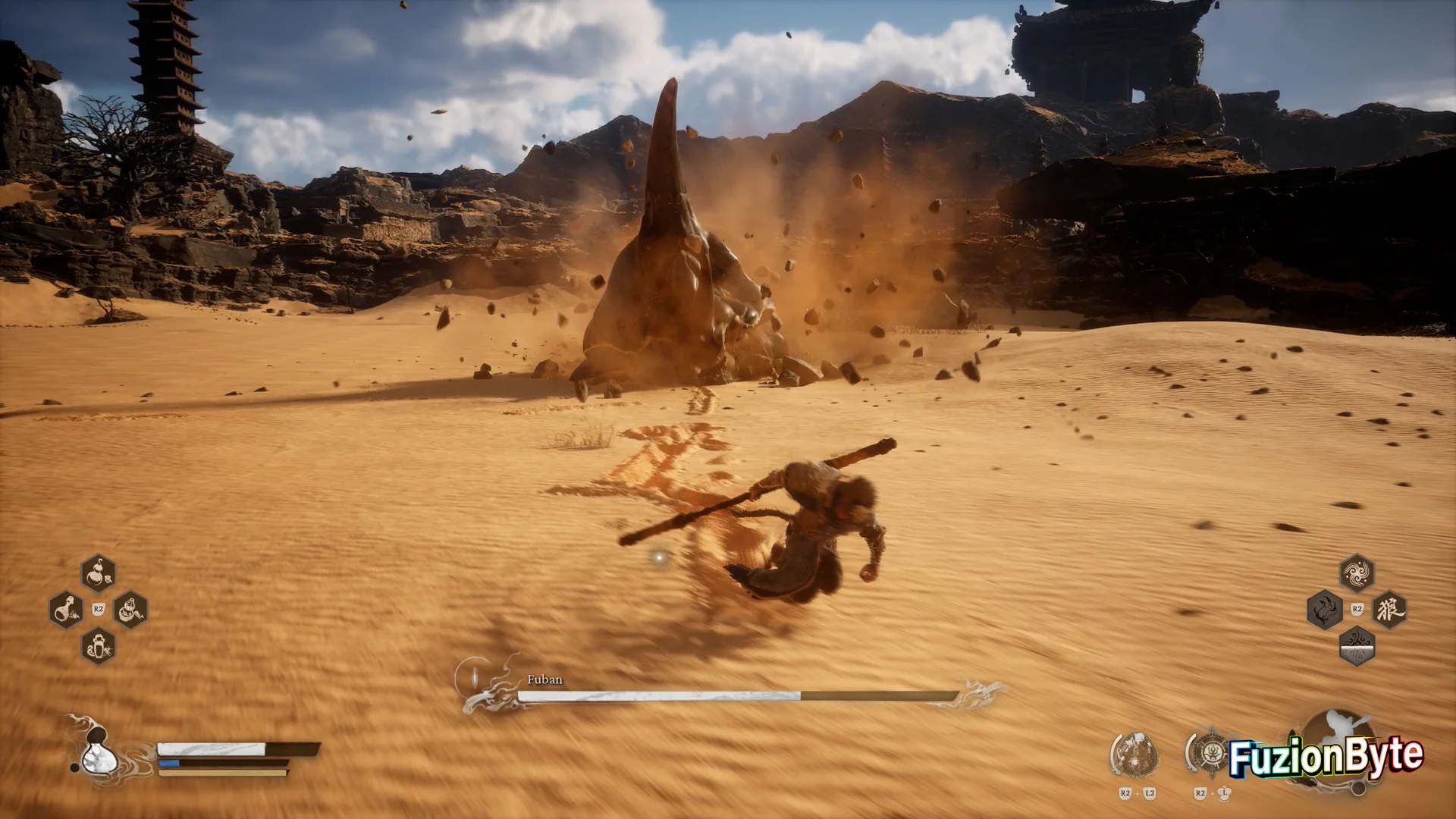Viewport: 1456px width, 819px height.
Task: Use the tilted flask item slot
Action: click(66, 610)
